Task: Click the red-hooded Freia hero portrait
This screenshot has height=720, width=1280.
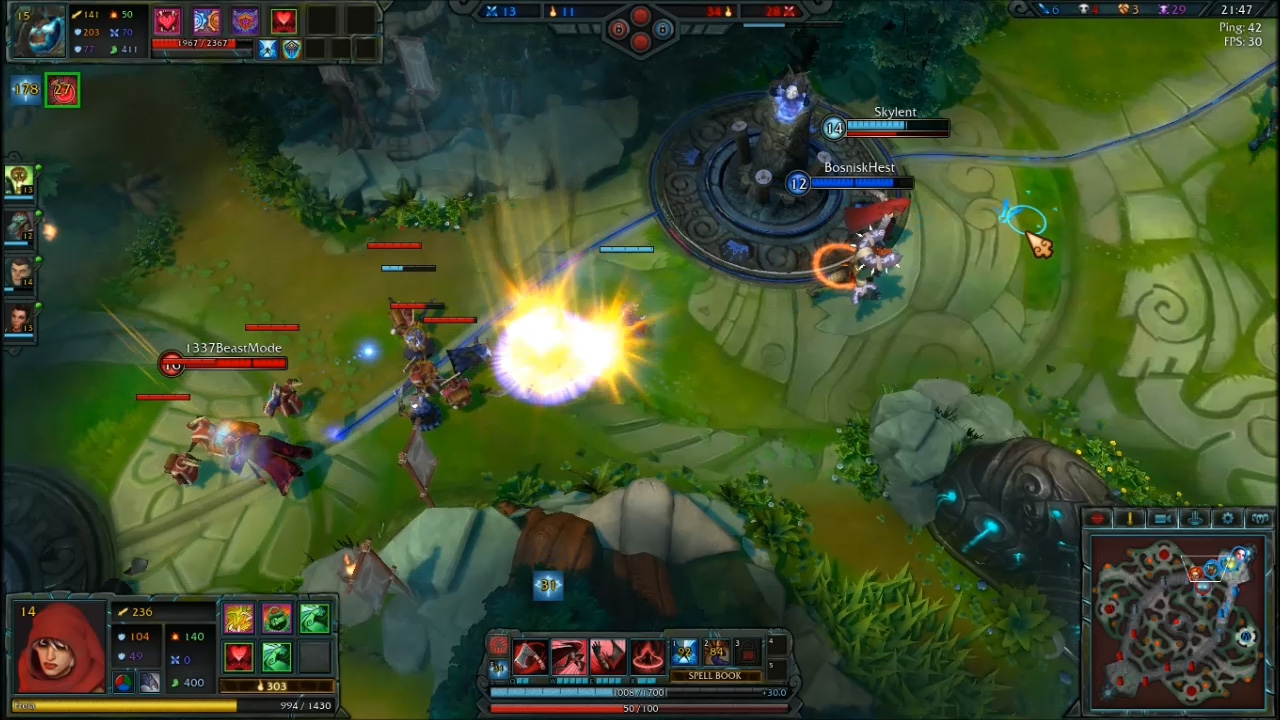Action: [x=61, y=650]
